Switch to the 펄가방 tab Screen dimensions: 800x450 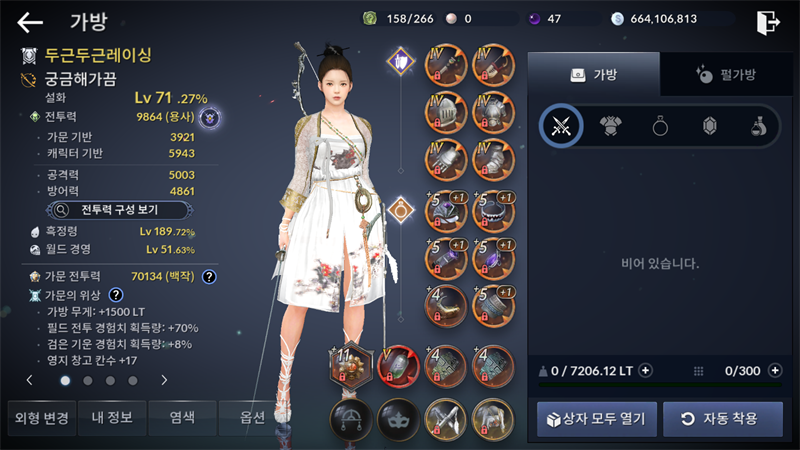(725, 74)
